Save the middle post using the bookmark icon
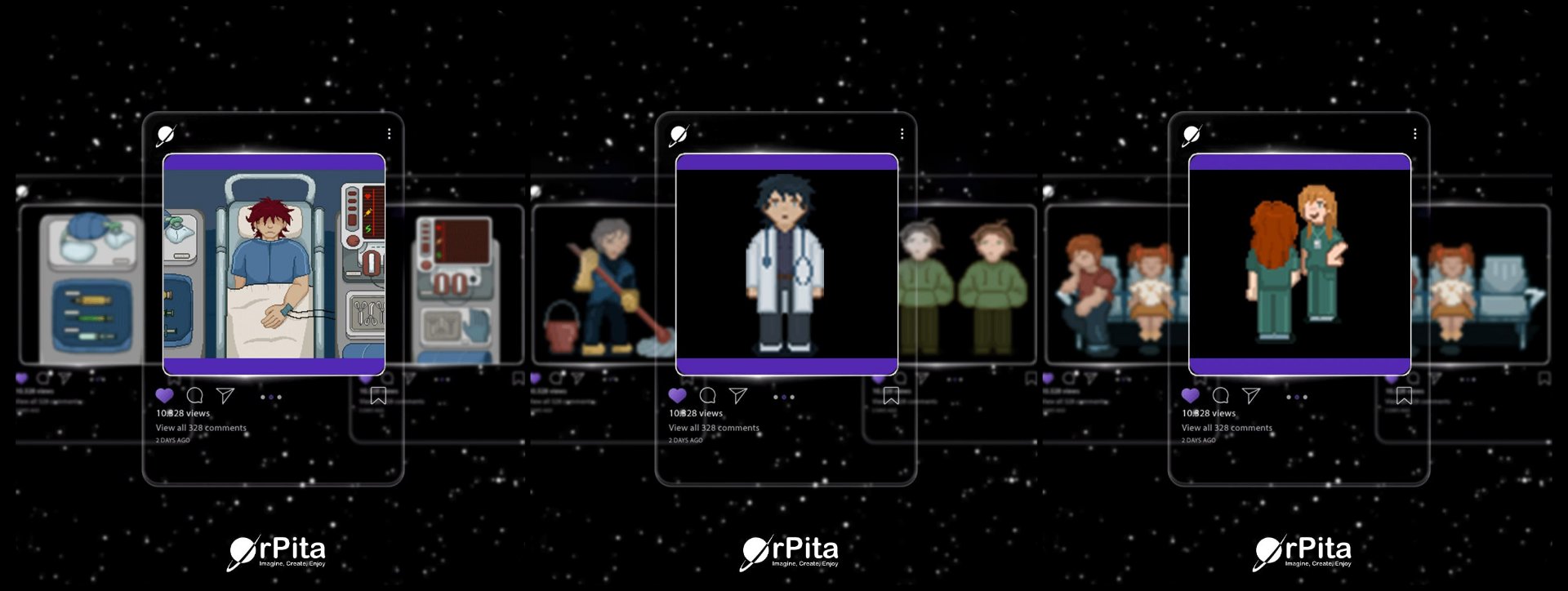Image resolution: width=1568 pixels, height=591 pixels. (892, 395)
